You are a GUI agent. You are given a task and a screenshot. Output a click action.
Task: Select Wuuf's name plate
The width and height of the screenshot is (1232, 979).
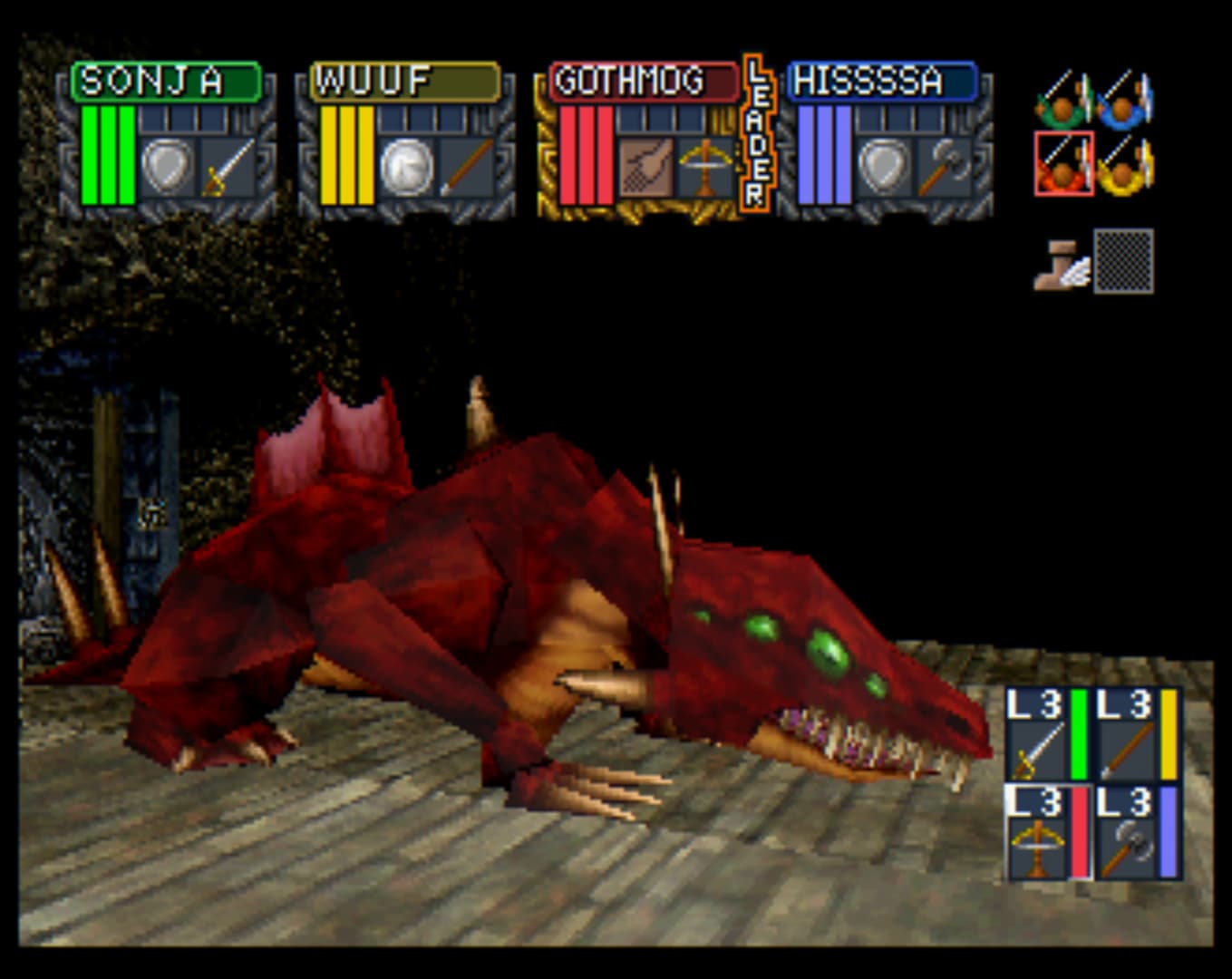pos(404,82)
